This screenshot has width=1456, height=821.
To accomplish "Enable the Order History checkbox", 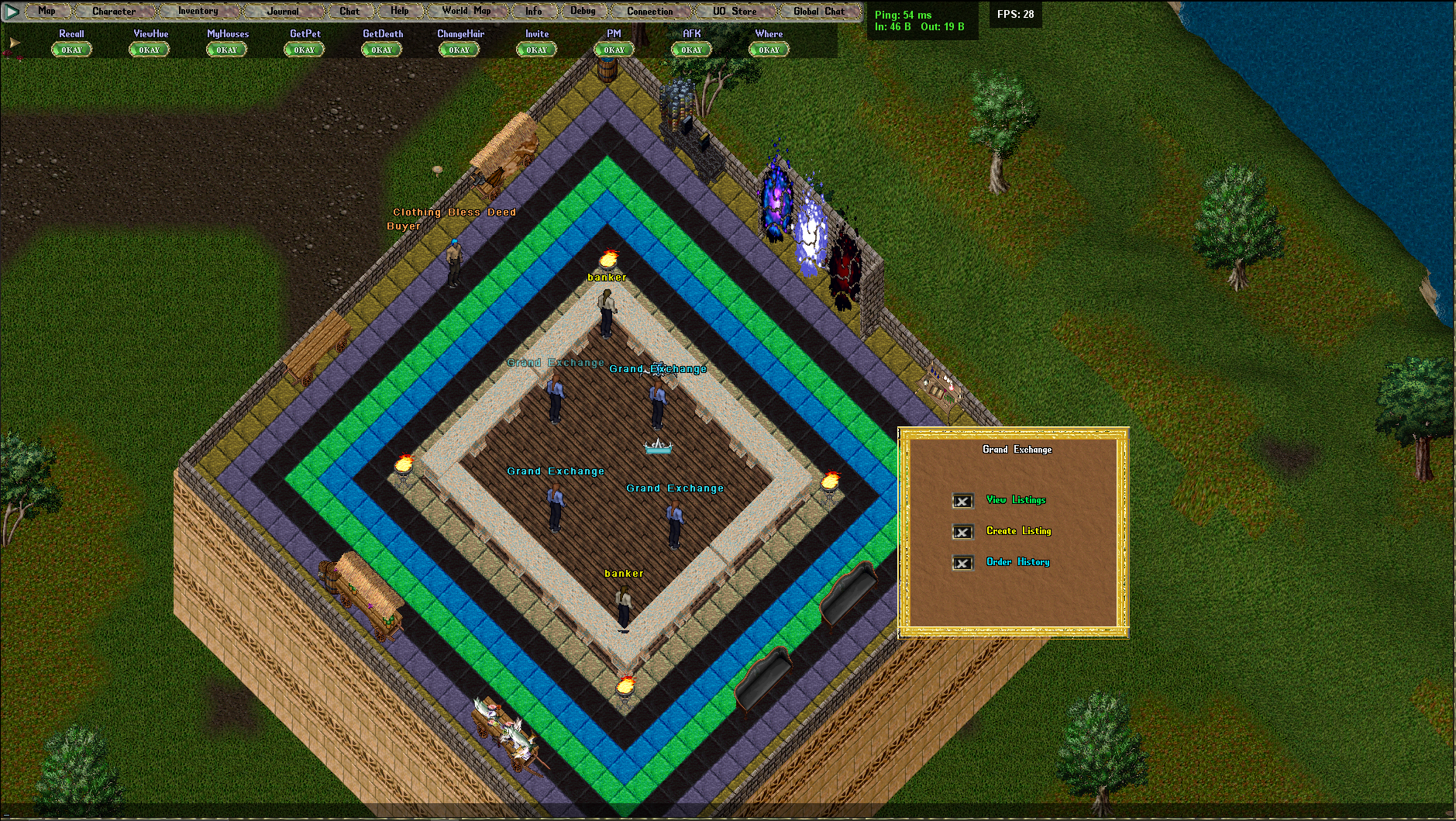I will tap(962, 563).
